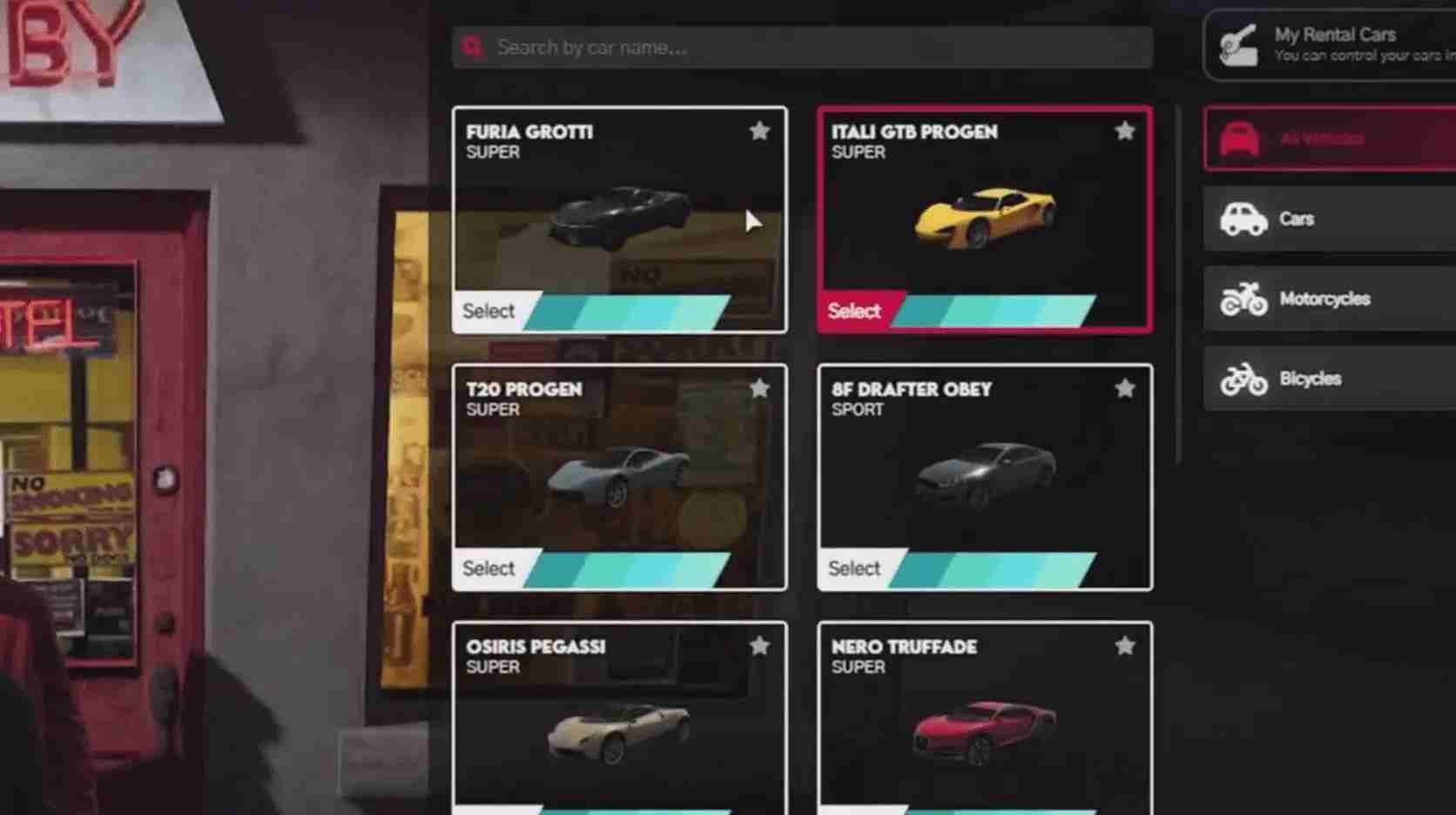Select the 8F Drafter Obey car
This screenshot has height=815, width=1456.
(854, 569)
